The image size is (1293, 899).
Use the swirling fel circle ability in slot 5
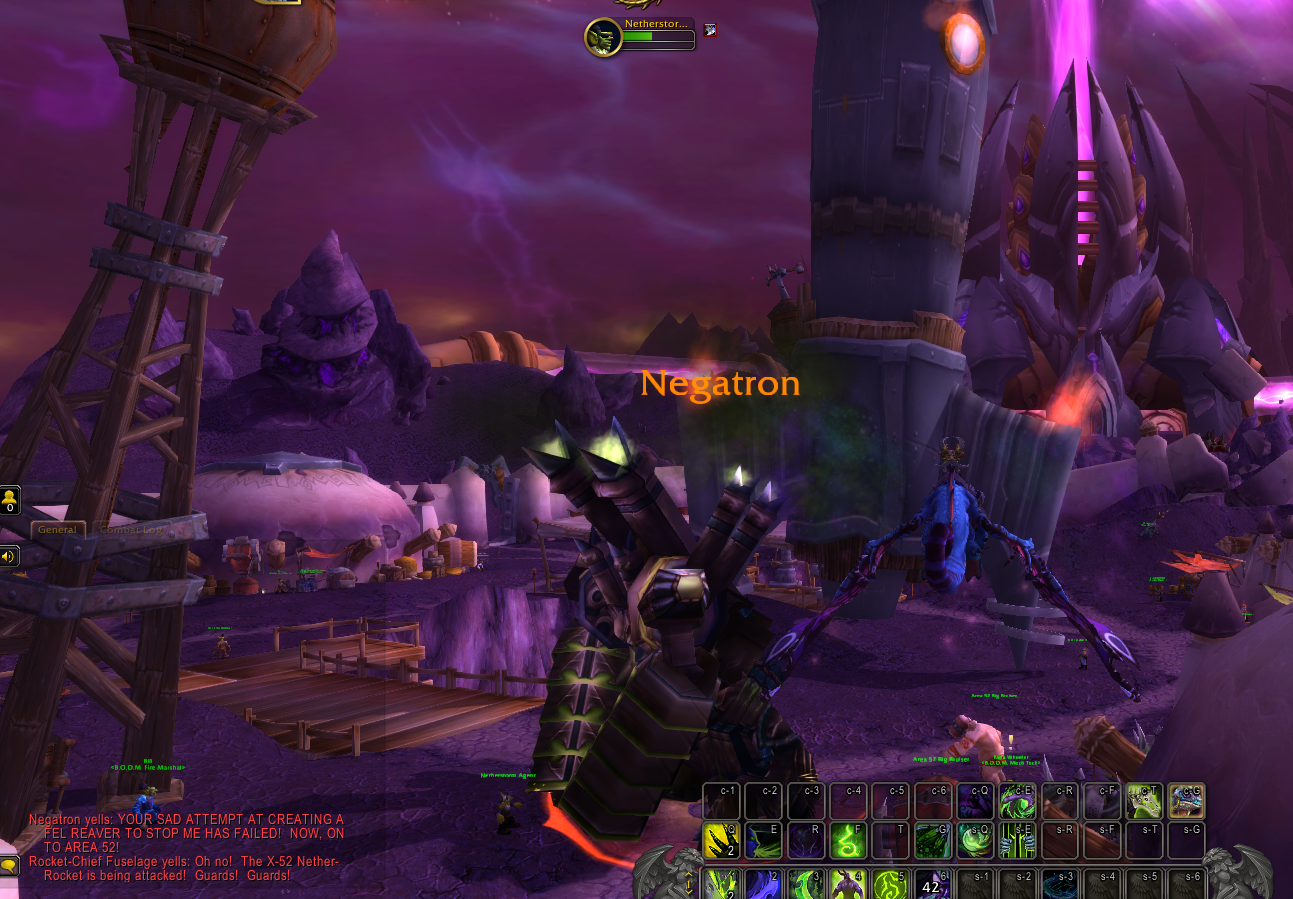888,887
